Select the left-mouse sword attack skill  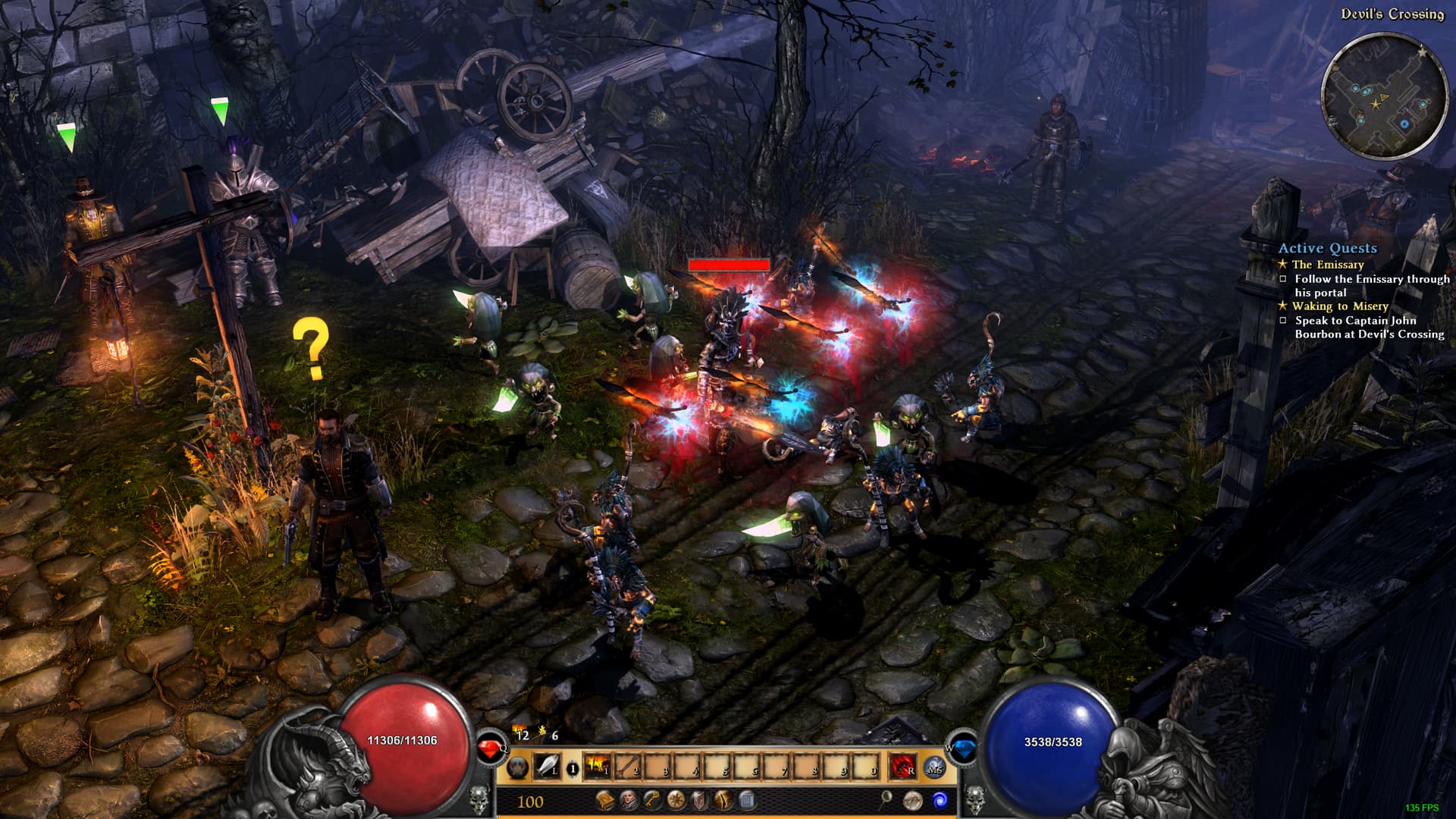[548, 767]
